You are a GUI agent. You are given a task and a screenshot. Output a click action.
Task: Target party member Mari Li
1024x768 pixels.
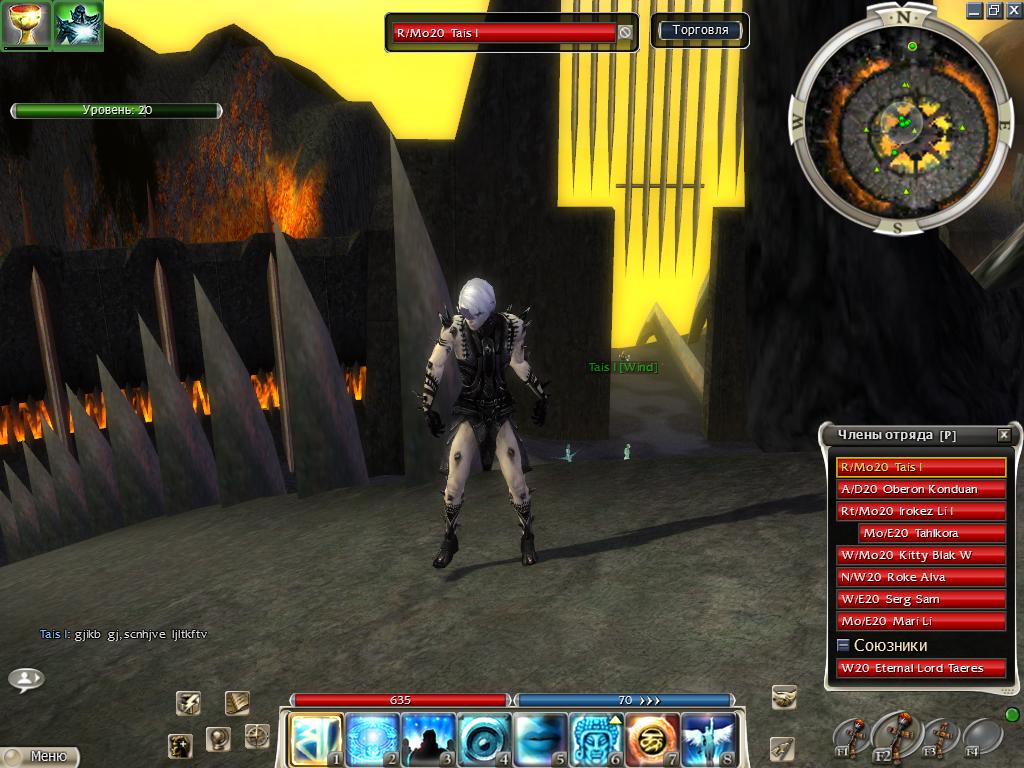pos(920,621)
